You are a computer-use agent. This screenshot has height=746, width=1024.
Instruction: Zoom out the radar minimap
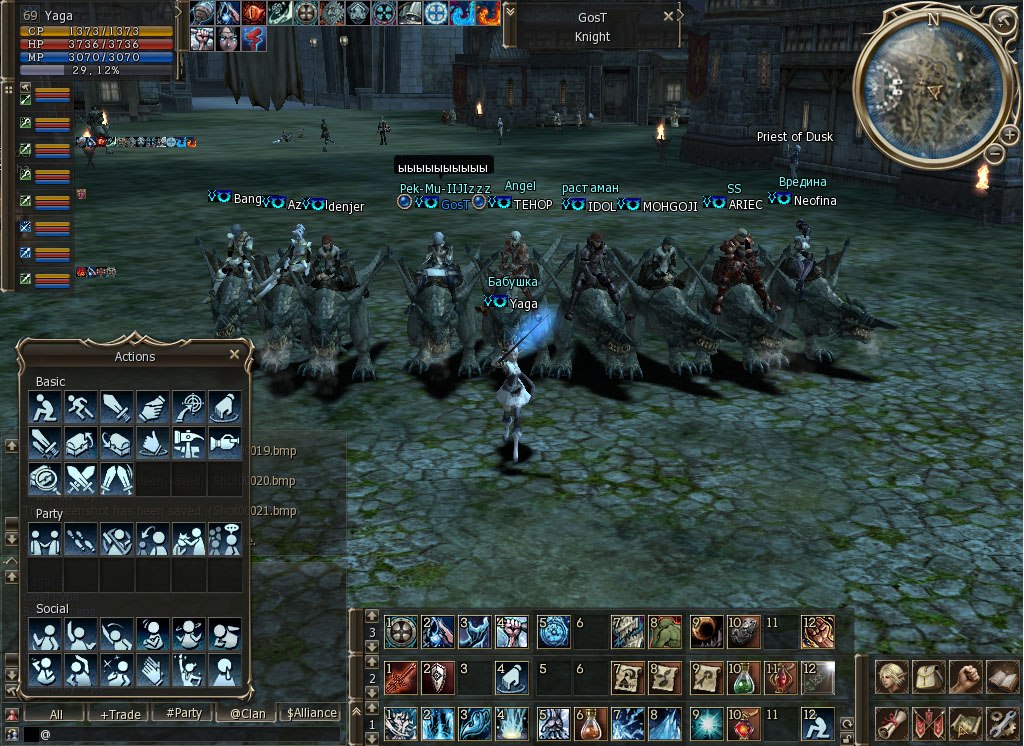pyautogui.click(x=995, y=153)
